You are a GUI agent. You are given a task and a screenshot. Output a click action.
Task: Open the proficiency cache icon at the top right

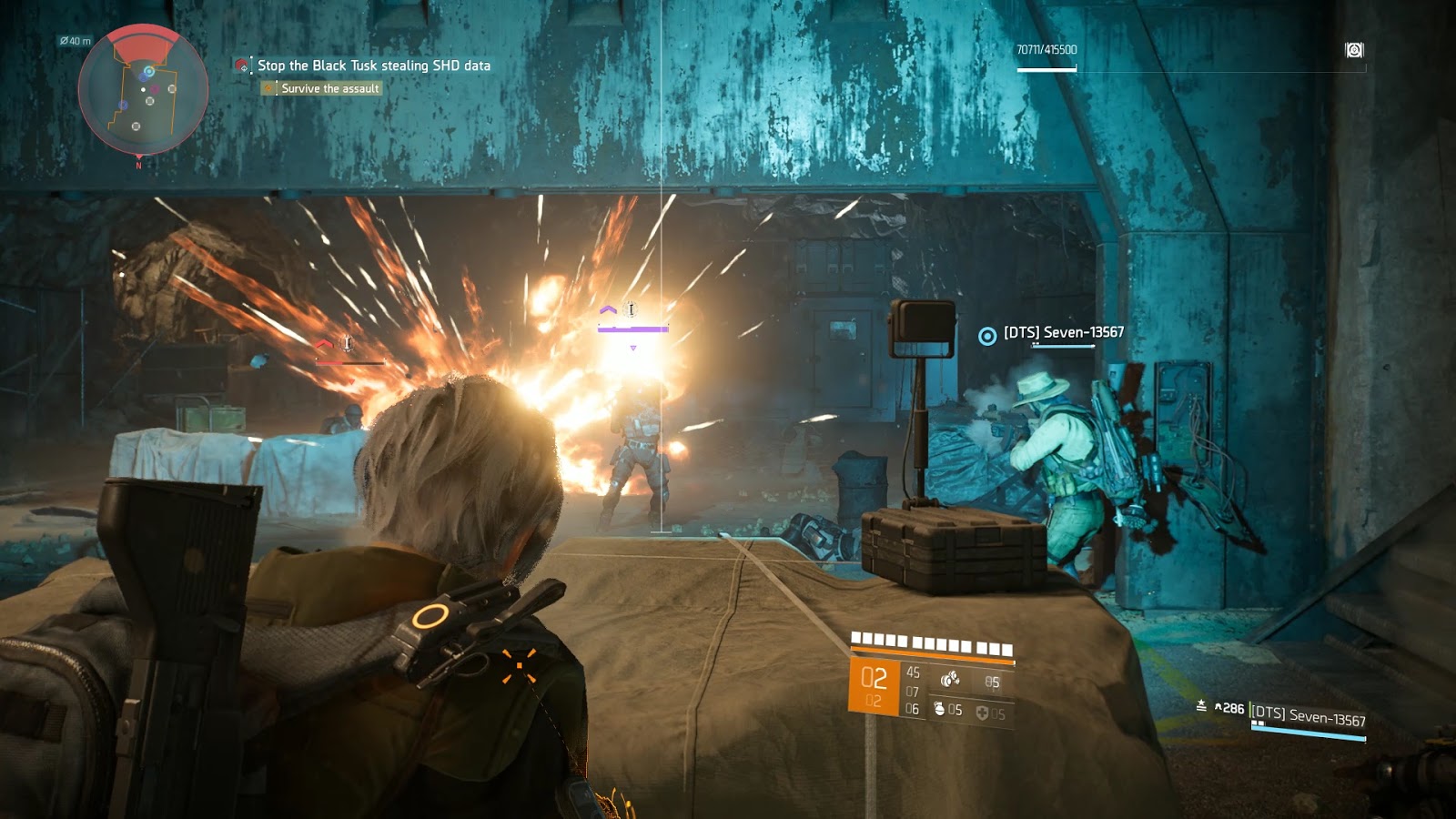click(x=1354, y=50)
